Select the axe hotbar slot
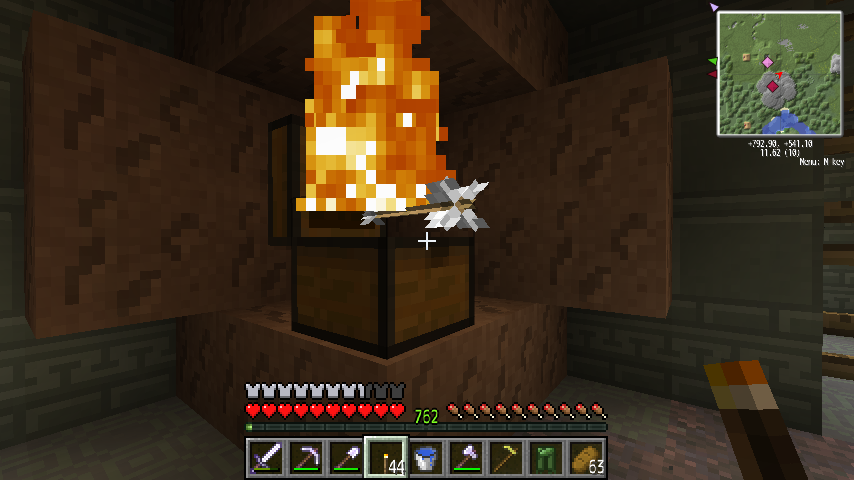Screen dimensions: 854x480 tap(466, 458)
